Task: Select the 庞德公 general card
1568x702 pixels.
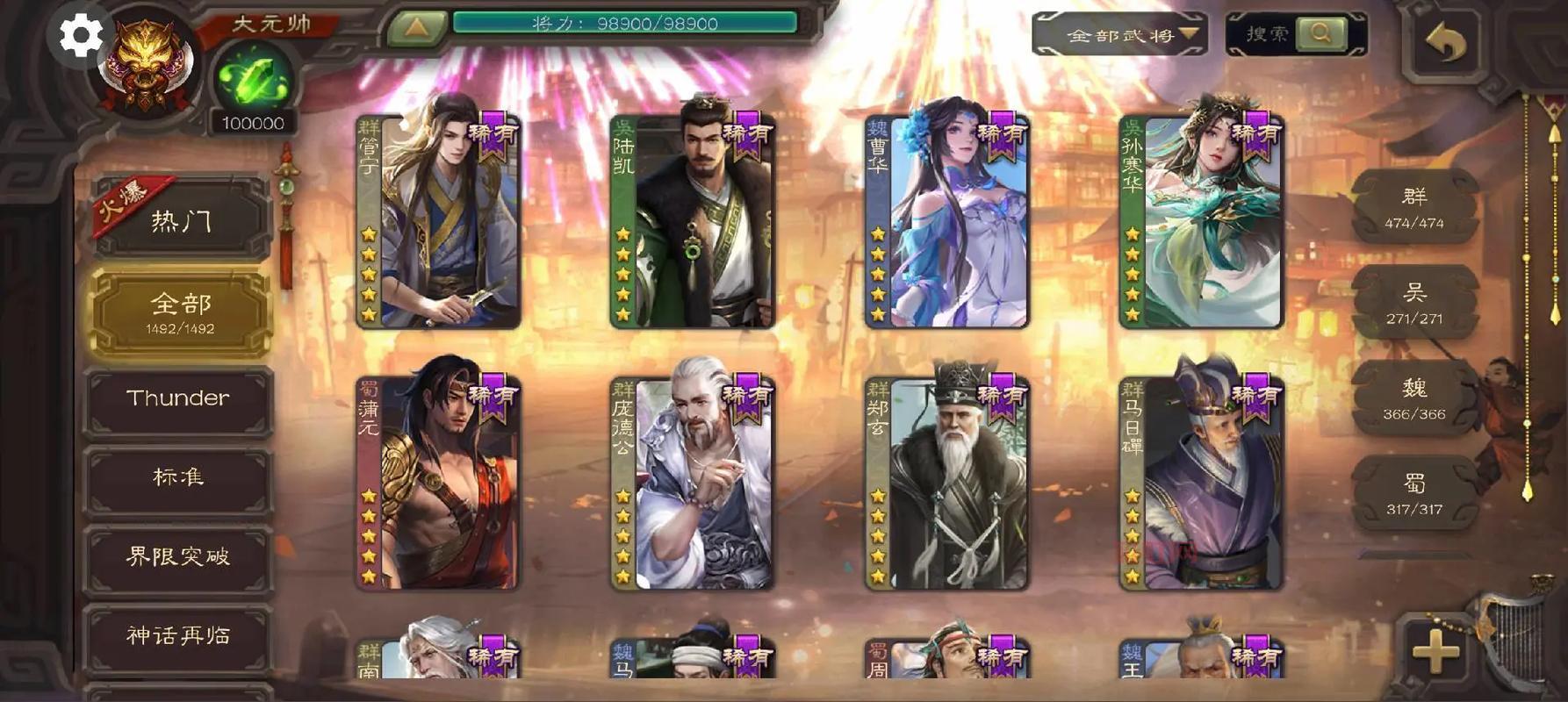Action: pos(694,484)
